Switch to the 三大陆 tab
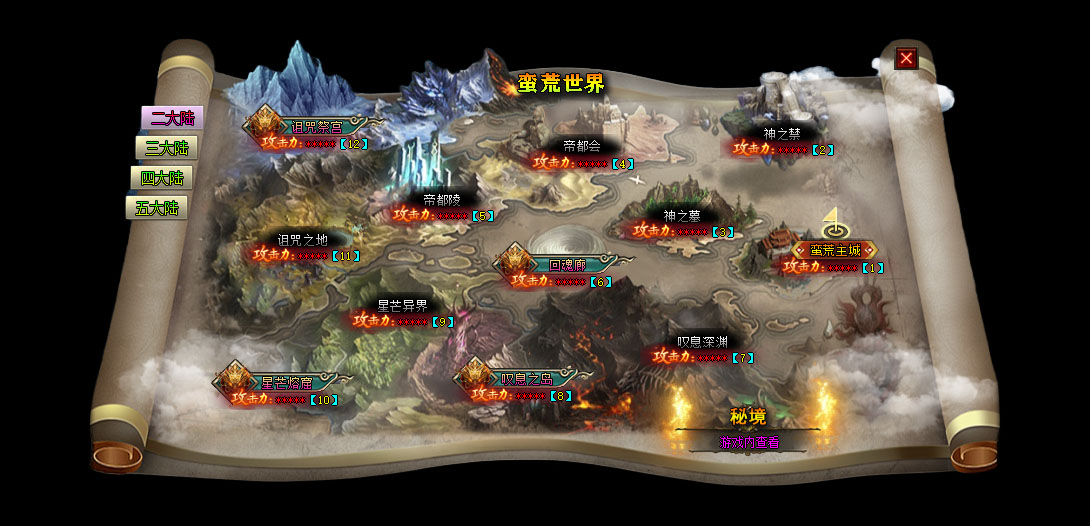Viewport: 1090px width, 526px height. [166, 148]
